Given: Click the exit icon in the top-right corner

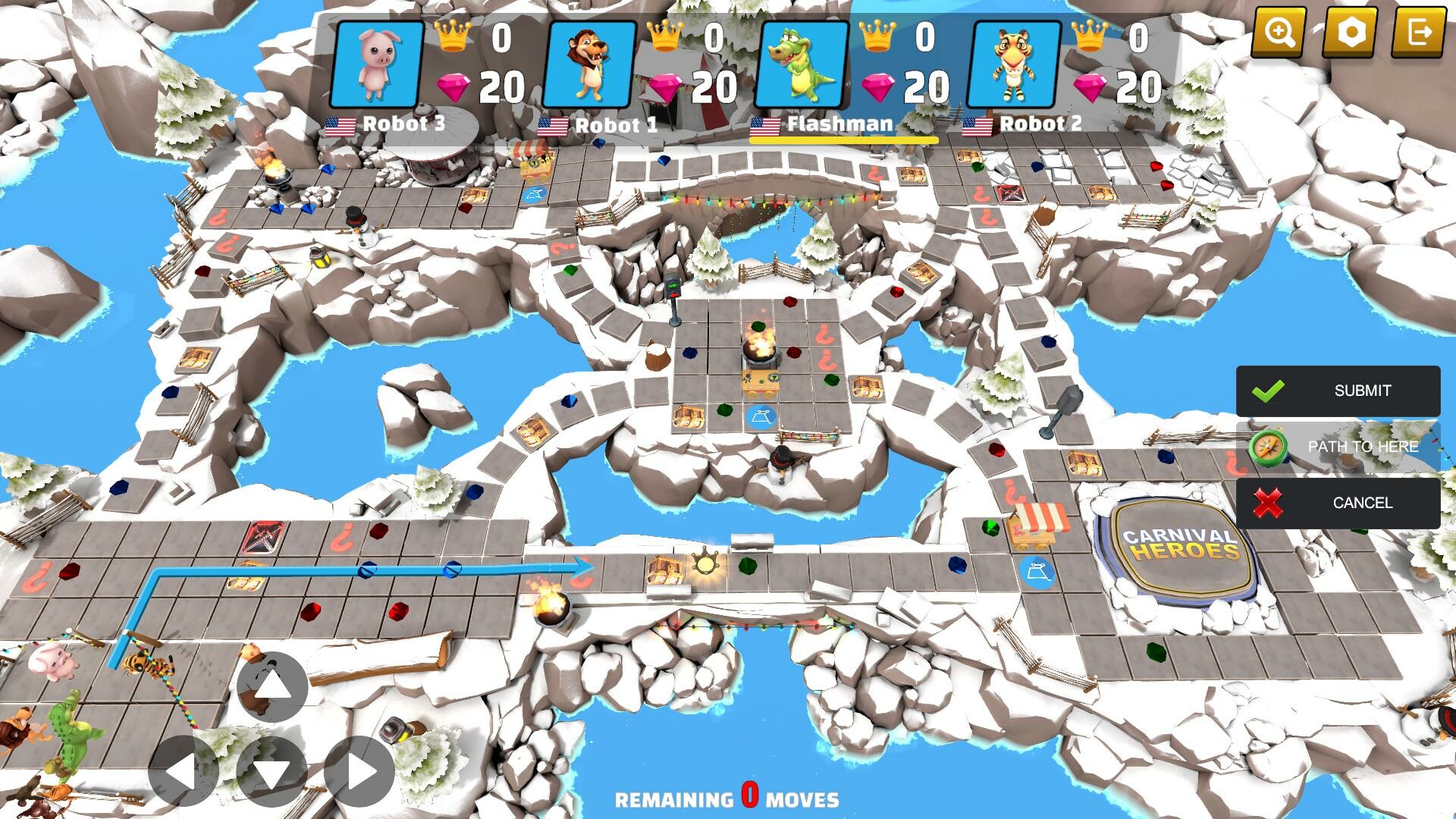Looking at the screenshot, I should pyautogui.click(x=1423, y=31).
